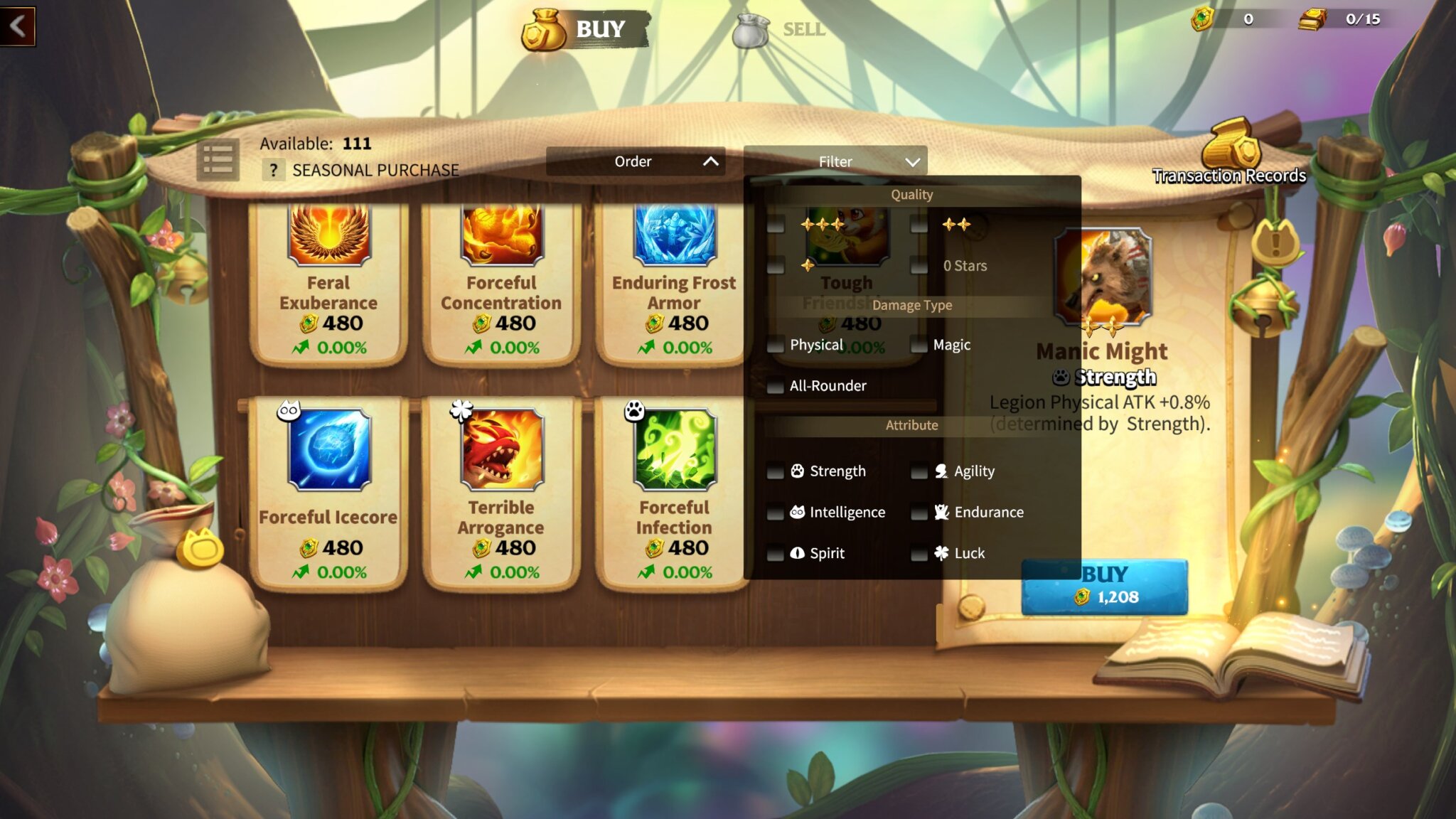Collapse the Order dropdown
Viewport: 1456px width, 819px height.
636,161
